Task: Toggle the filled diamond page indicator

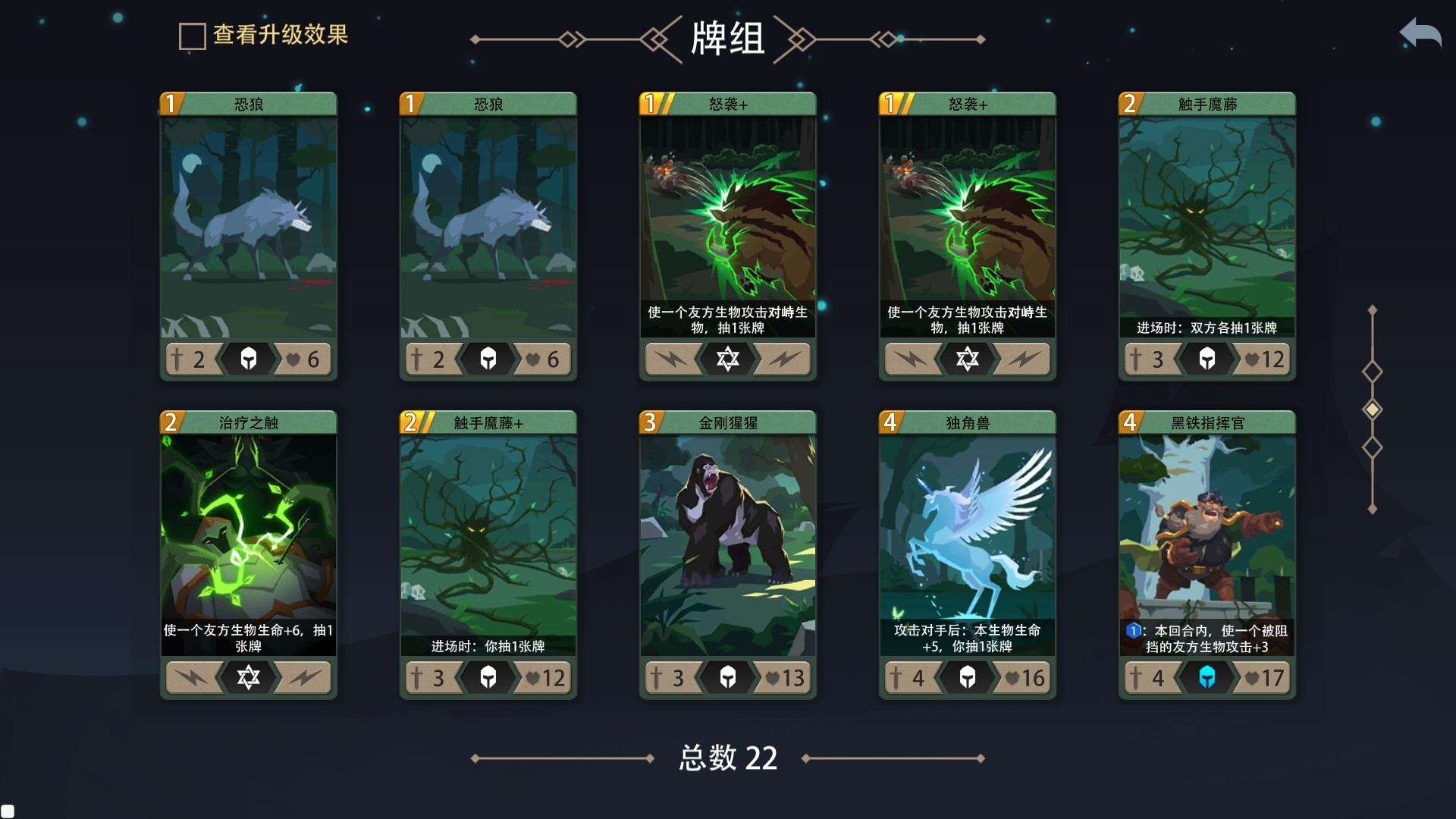Action: 1373,409
